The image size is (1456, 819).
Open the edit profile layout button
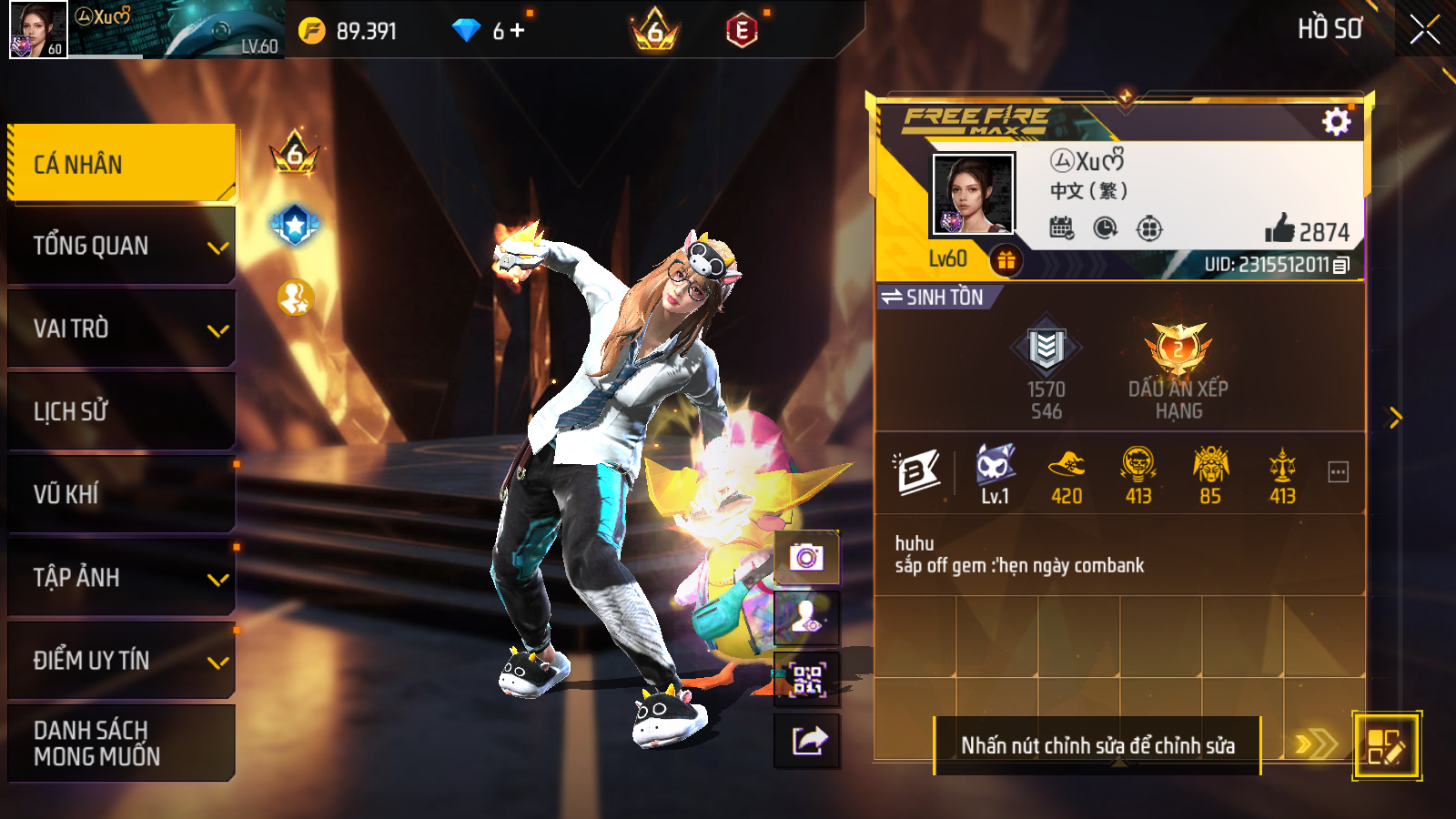1386,746
